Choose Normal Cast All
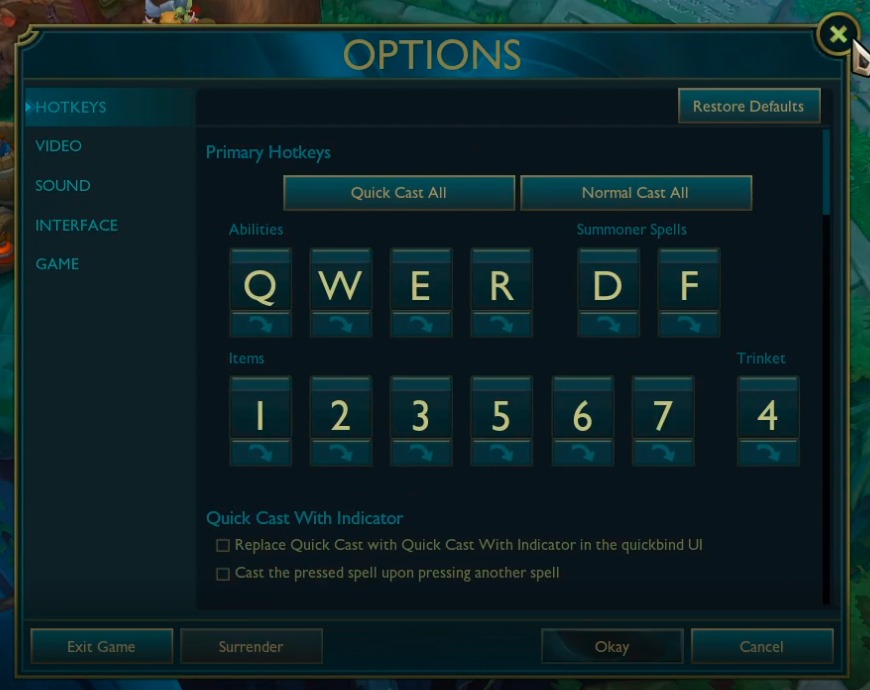The height and width of the screenshot is (690, 870). (635, 193)
